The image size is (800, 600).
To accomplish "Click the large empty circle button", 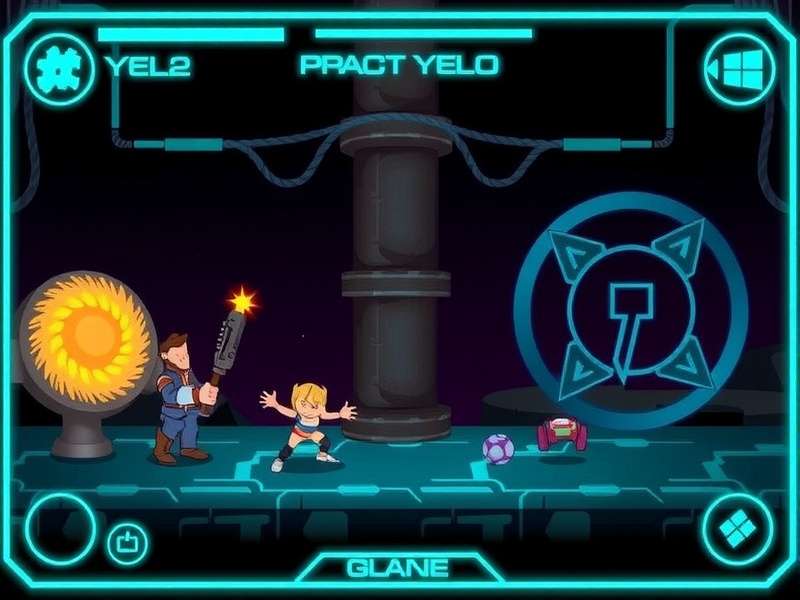I will click(60, 529).
